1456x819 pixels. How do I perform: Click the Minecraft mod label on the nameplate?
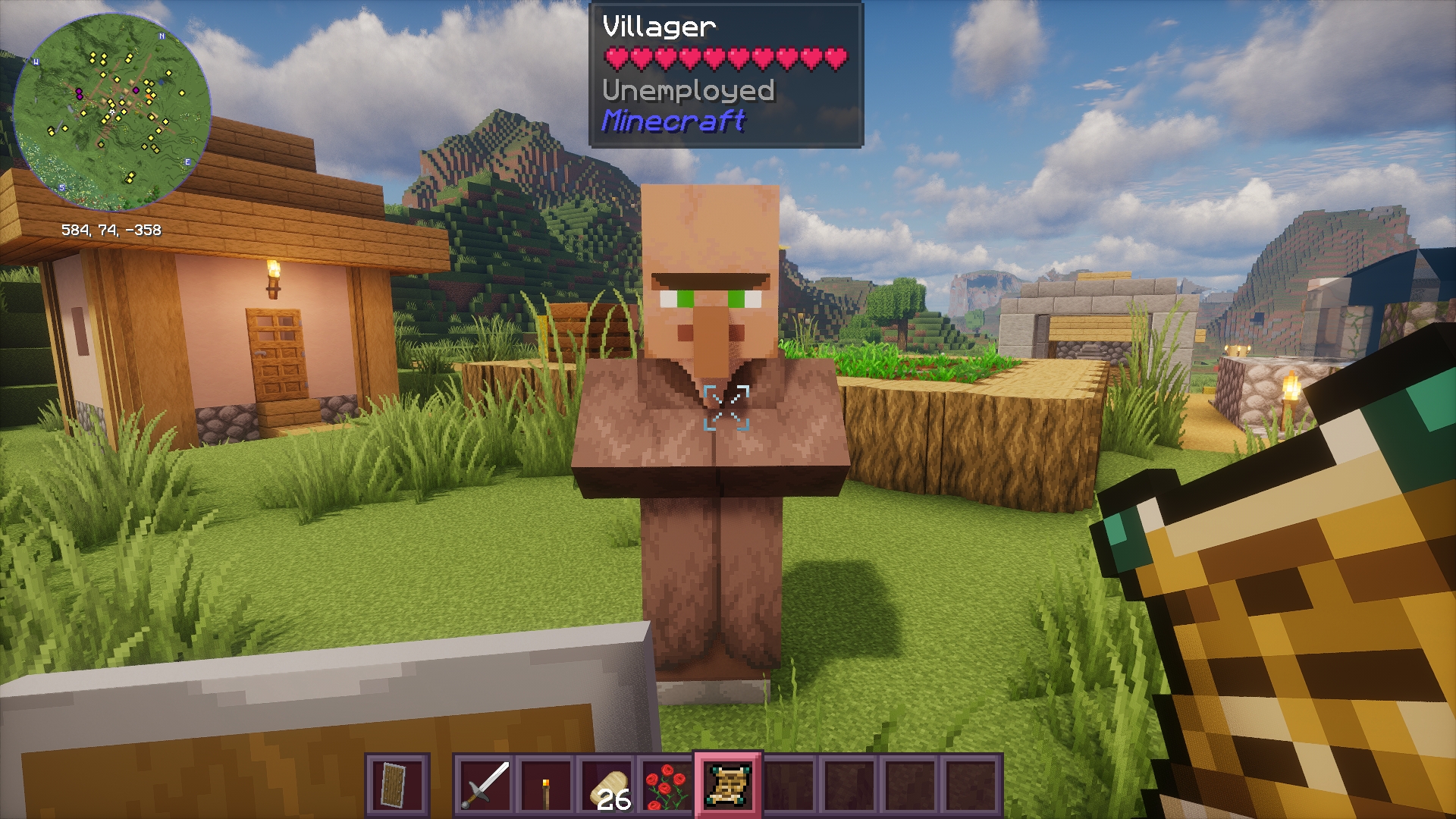click(673, 121)
